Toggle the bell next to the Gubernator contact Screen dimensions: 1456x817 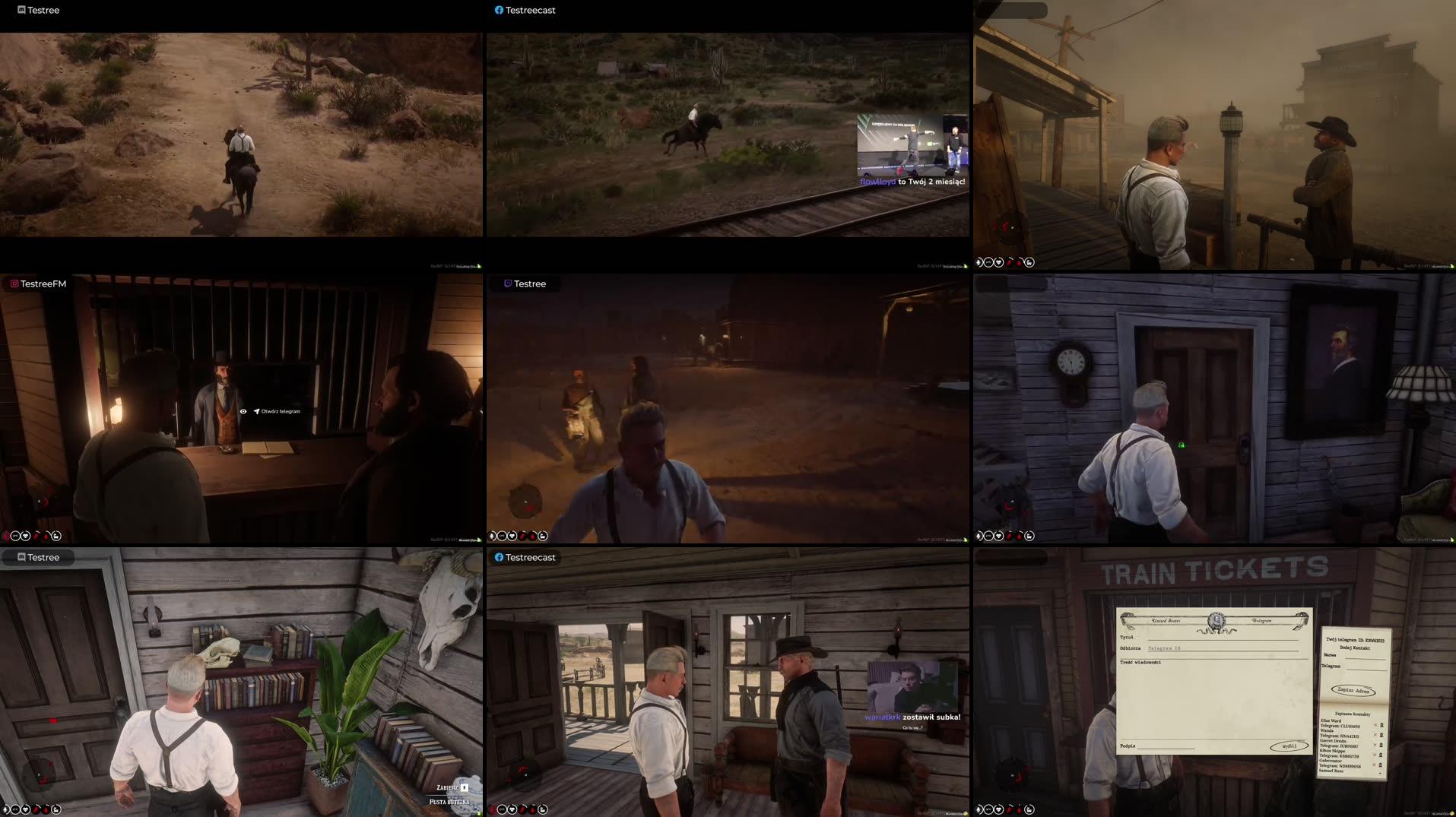click(1381, 765)
